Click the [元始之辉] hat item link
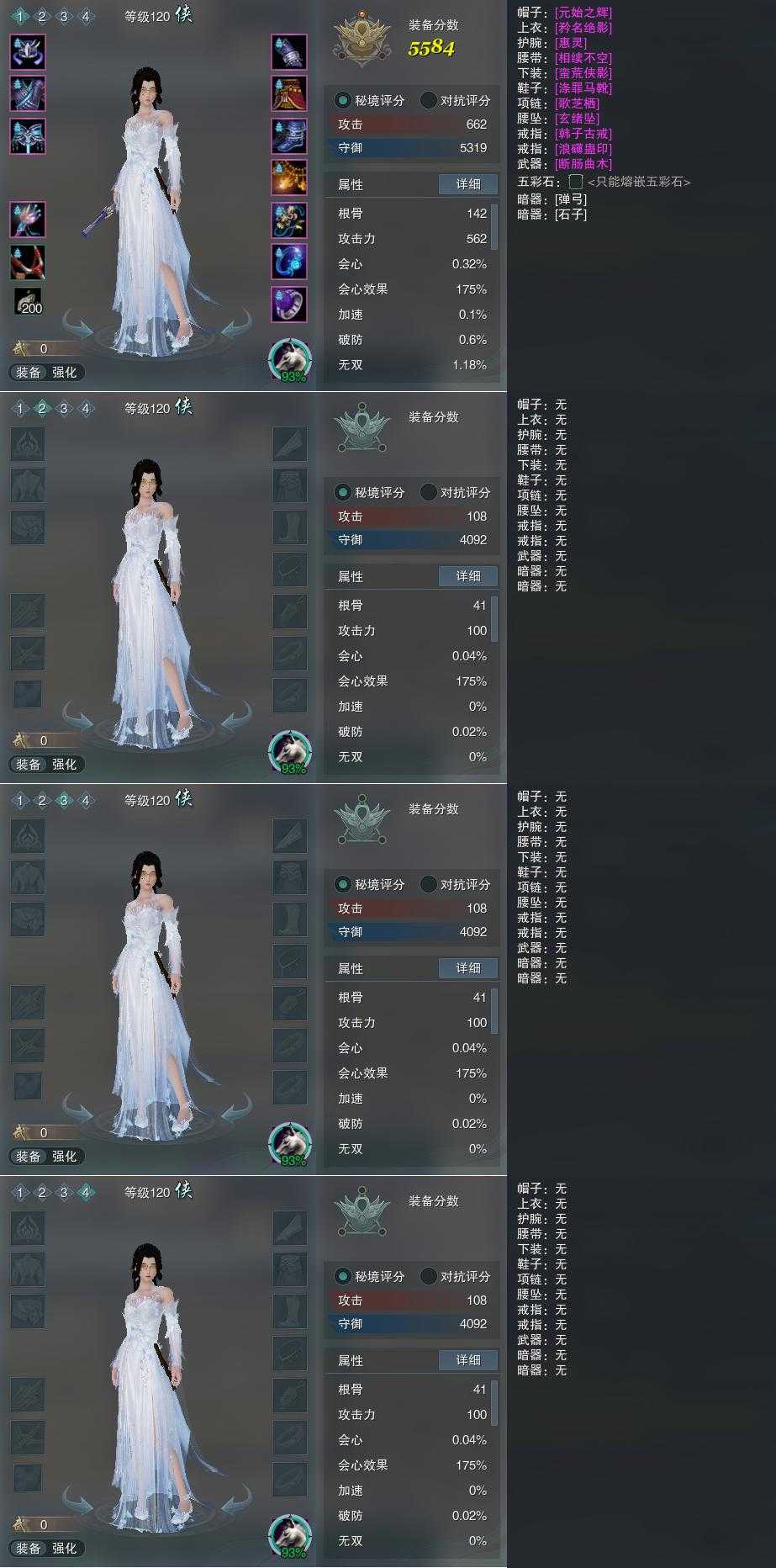 [583, 13]
